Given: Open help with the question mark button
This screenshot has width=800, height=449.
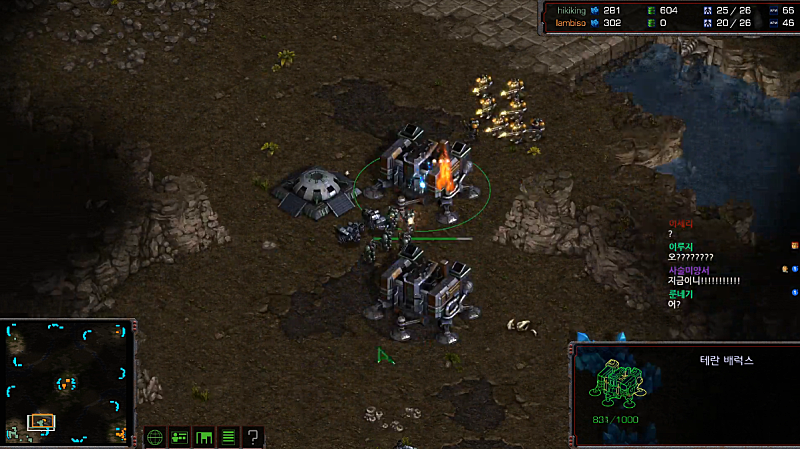Looking at the screenshot, I should click(x=253, y=437).
